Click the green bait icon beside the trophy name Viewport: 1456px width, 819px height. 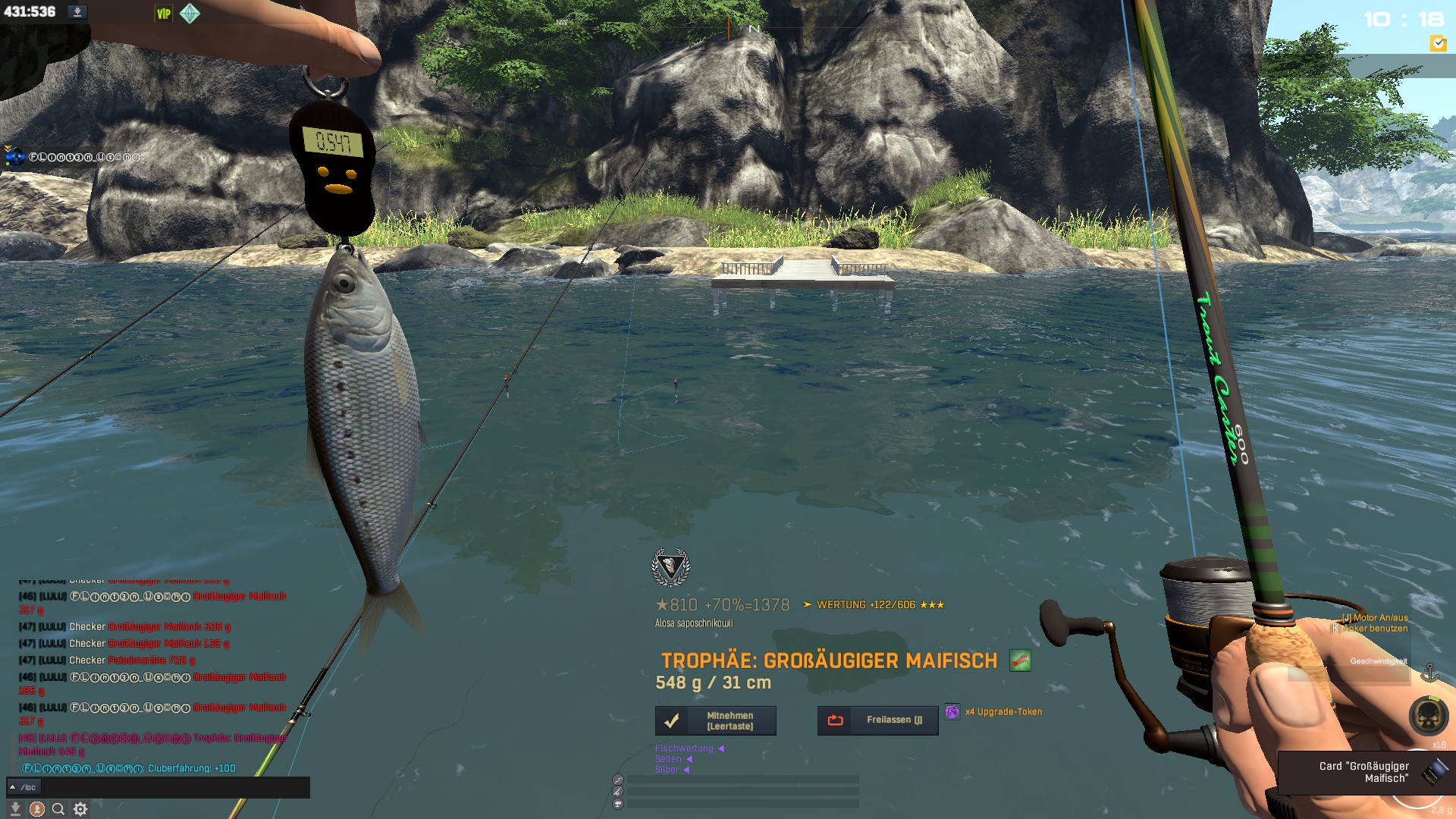(x=1020, y=661)
